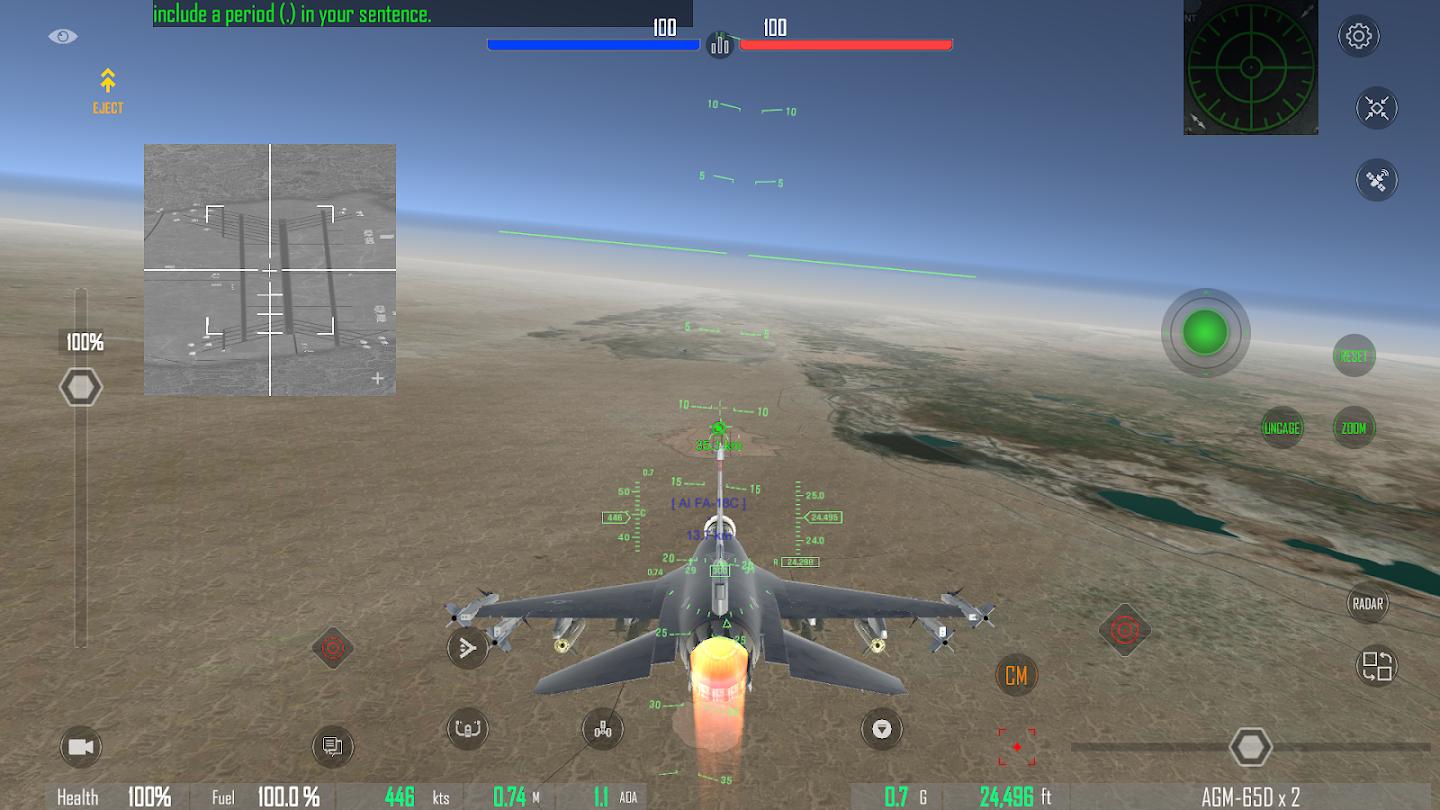The width and height of the screenshot is (1440, 810).
Task: Click the RESET targeting pod button
Action: [1354, 356]
